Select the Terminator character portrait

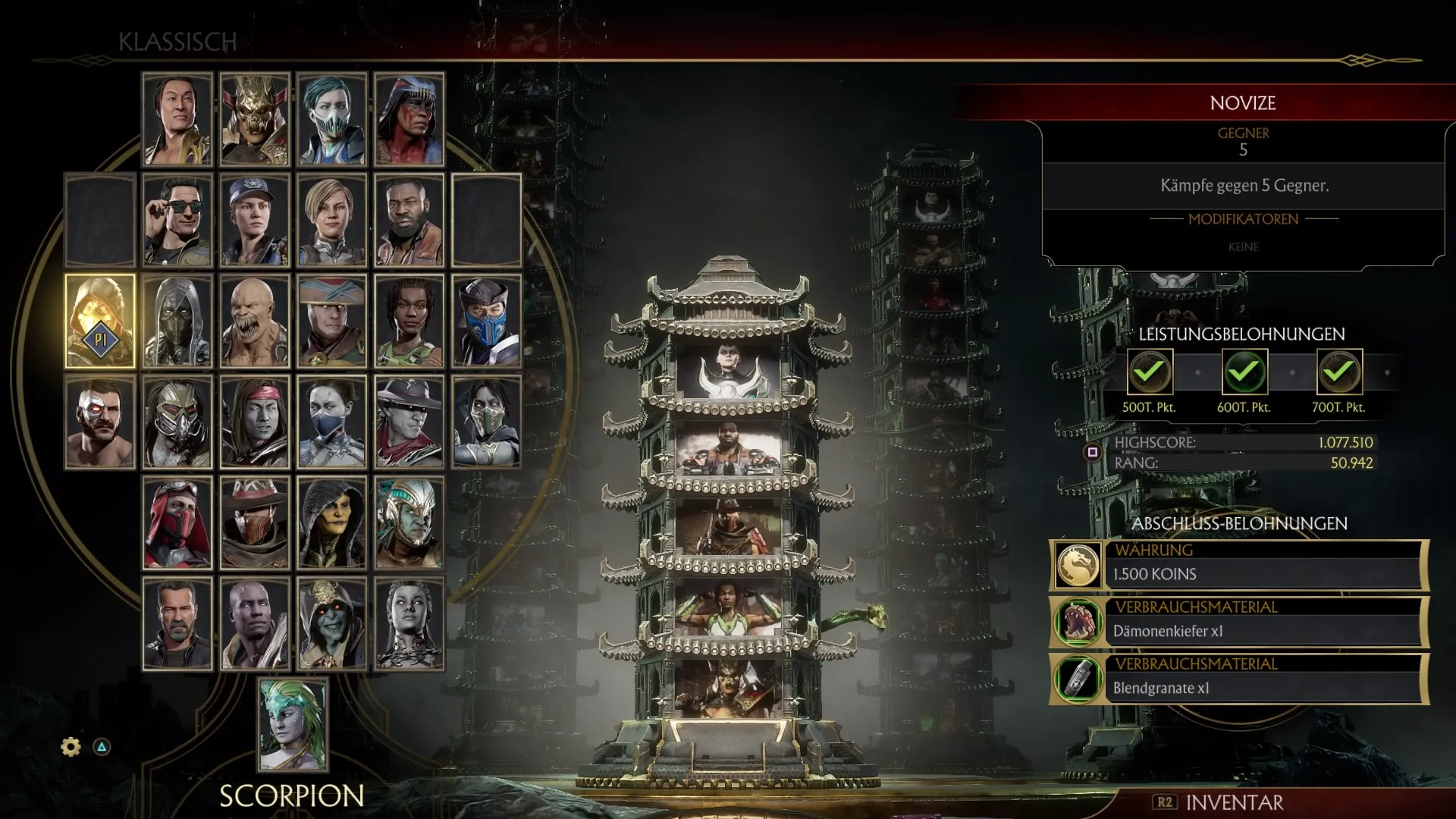(x=177, y=624)
